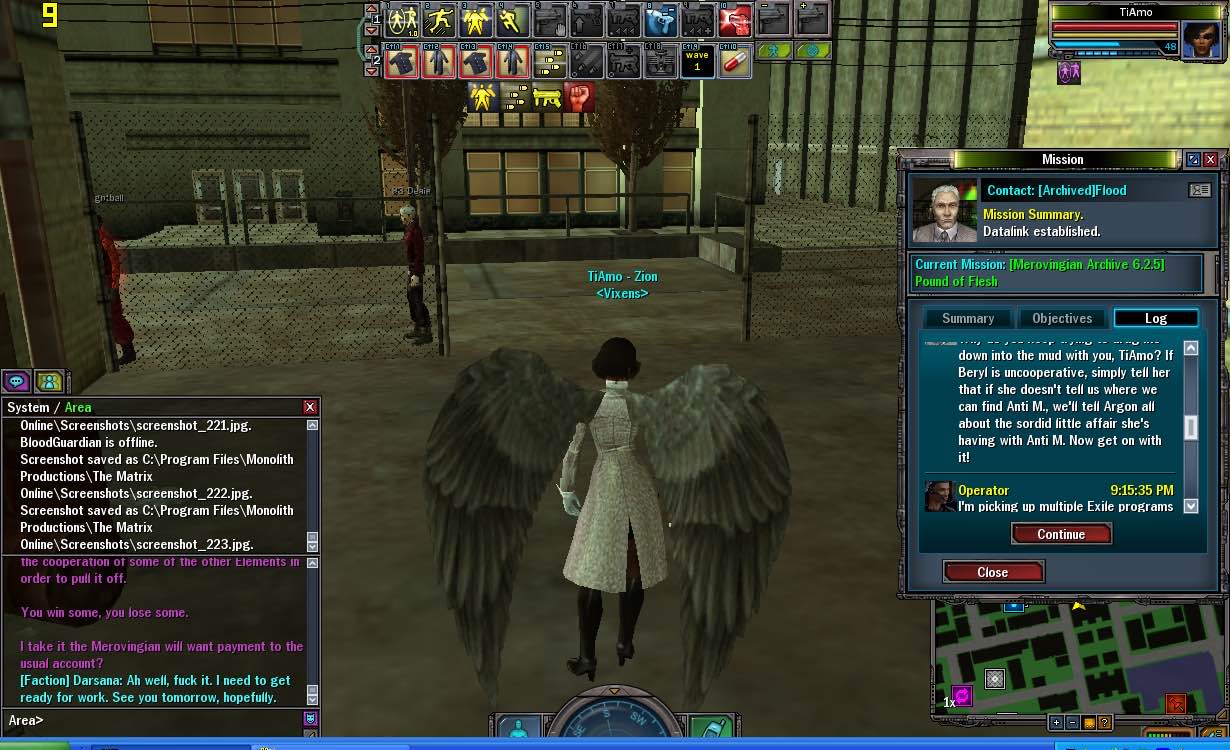Activate the blue pistol ability slot
This screenshot has height=750, width=1230.
[x=660, y=20]
